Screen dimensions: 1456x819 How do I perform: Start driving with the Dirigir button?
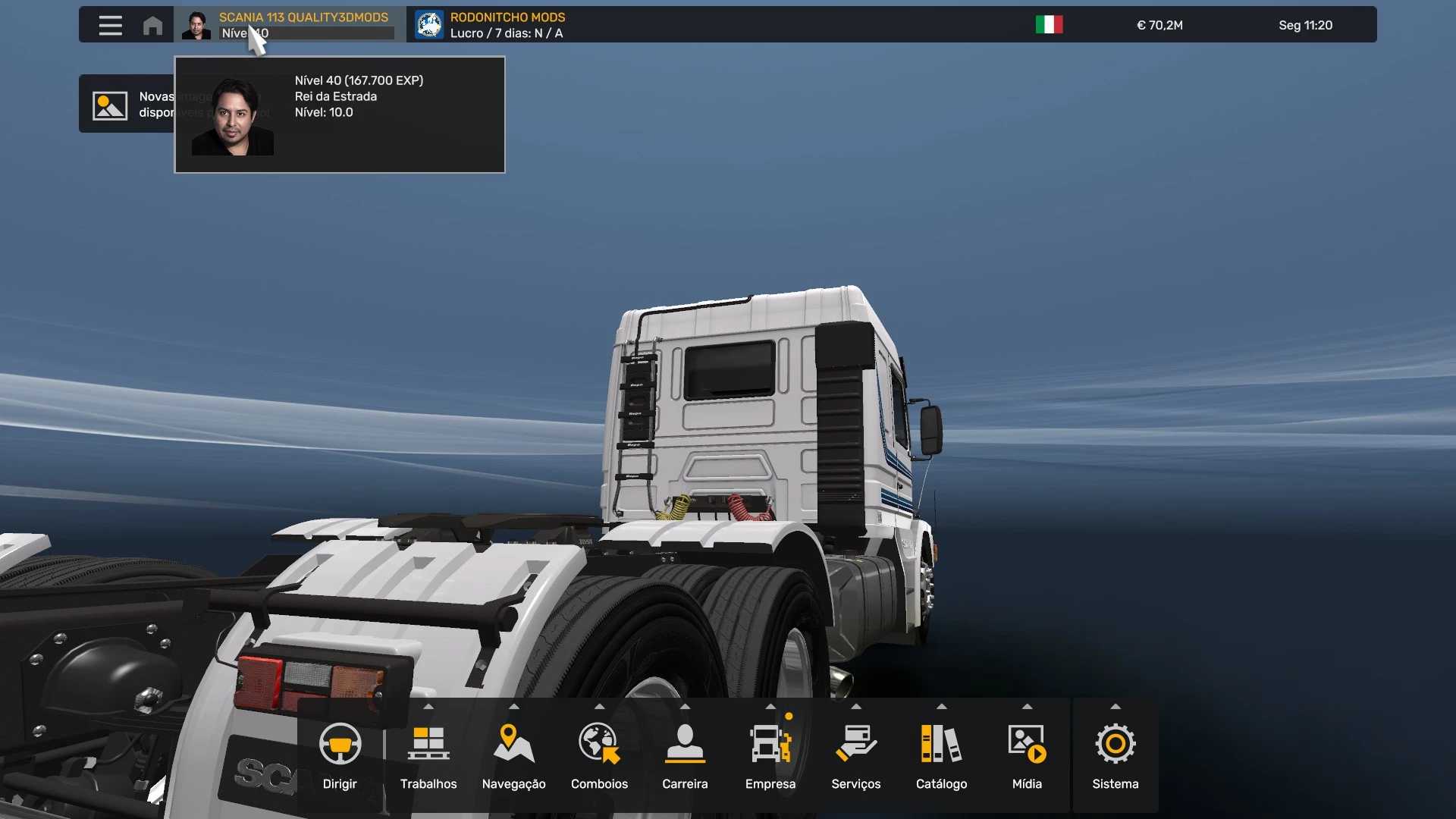[x=340, y=755]
